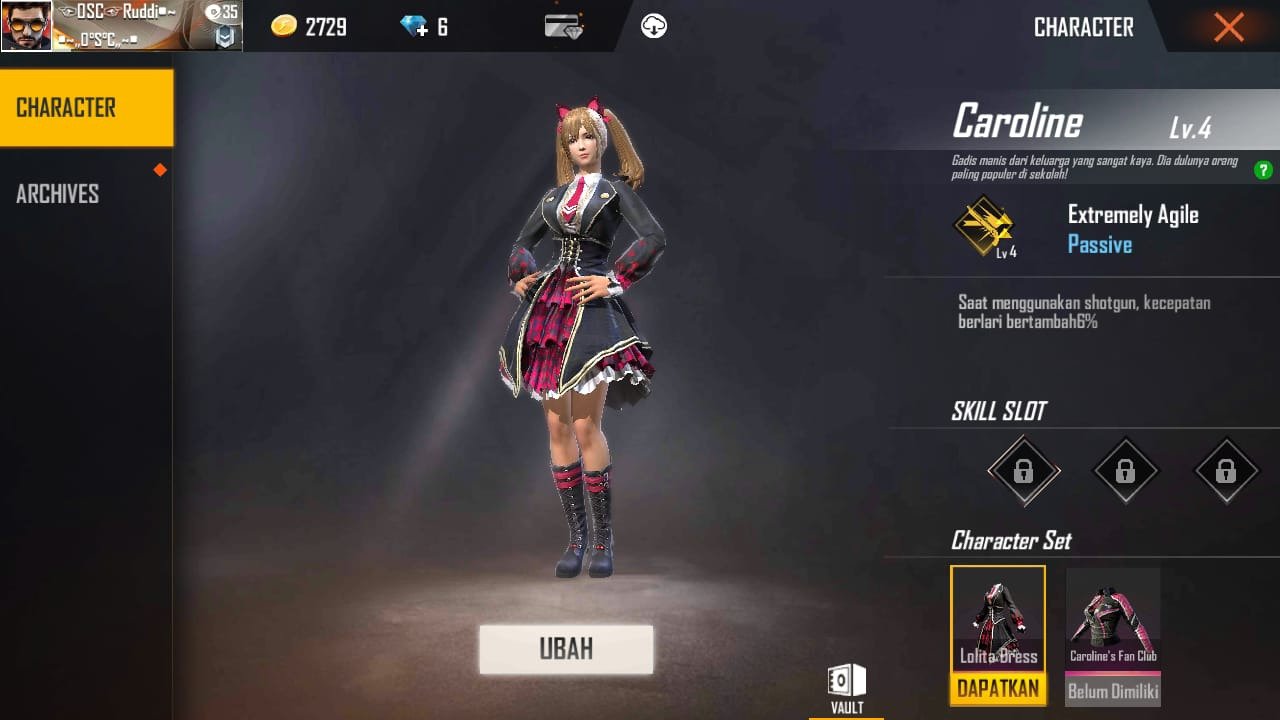The height and width of the screenshot is (720, 1280).
Task: Open the Character Set panel
Action: point(1013,540)
